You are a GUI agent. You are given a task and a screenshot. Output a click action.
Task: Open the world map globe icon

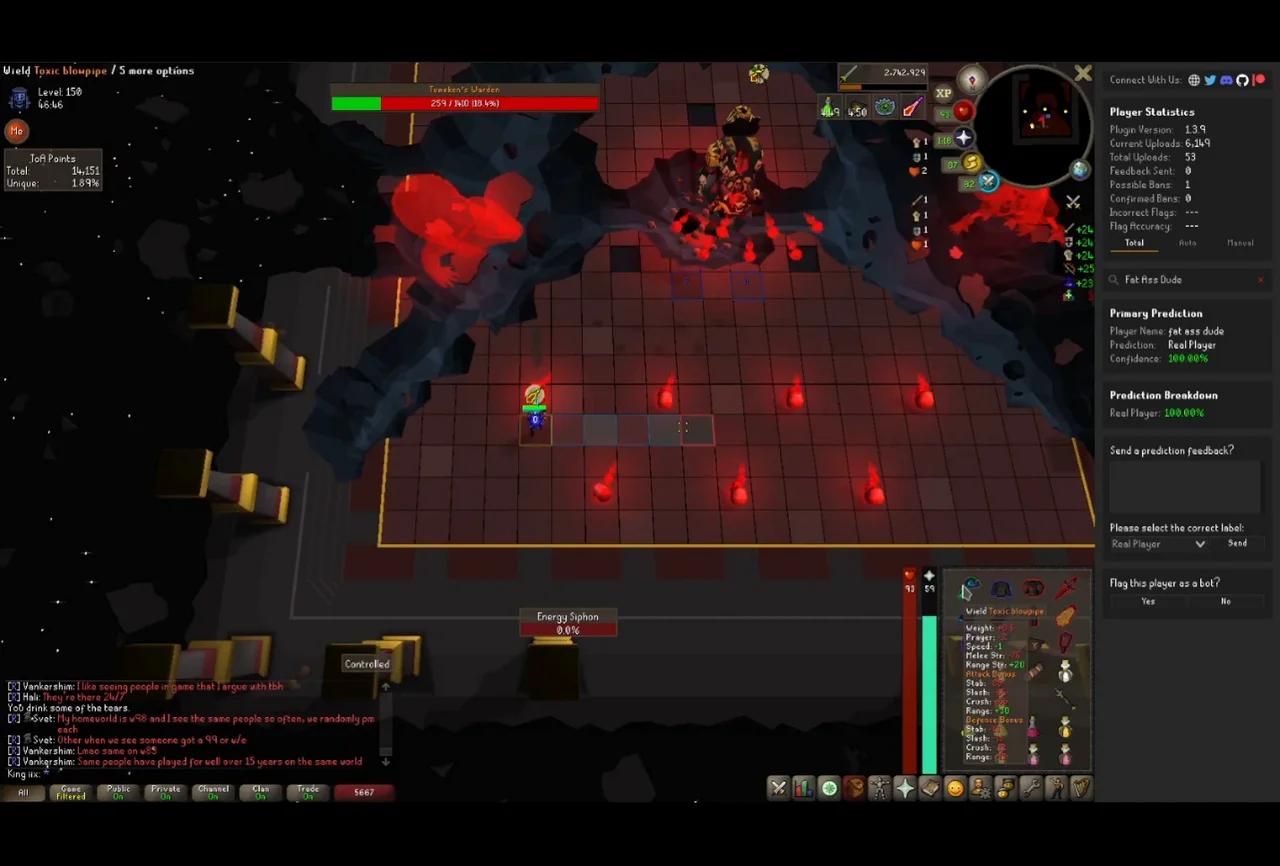(x=1081, y=169)
